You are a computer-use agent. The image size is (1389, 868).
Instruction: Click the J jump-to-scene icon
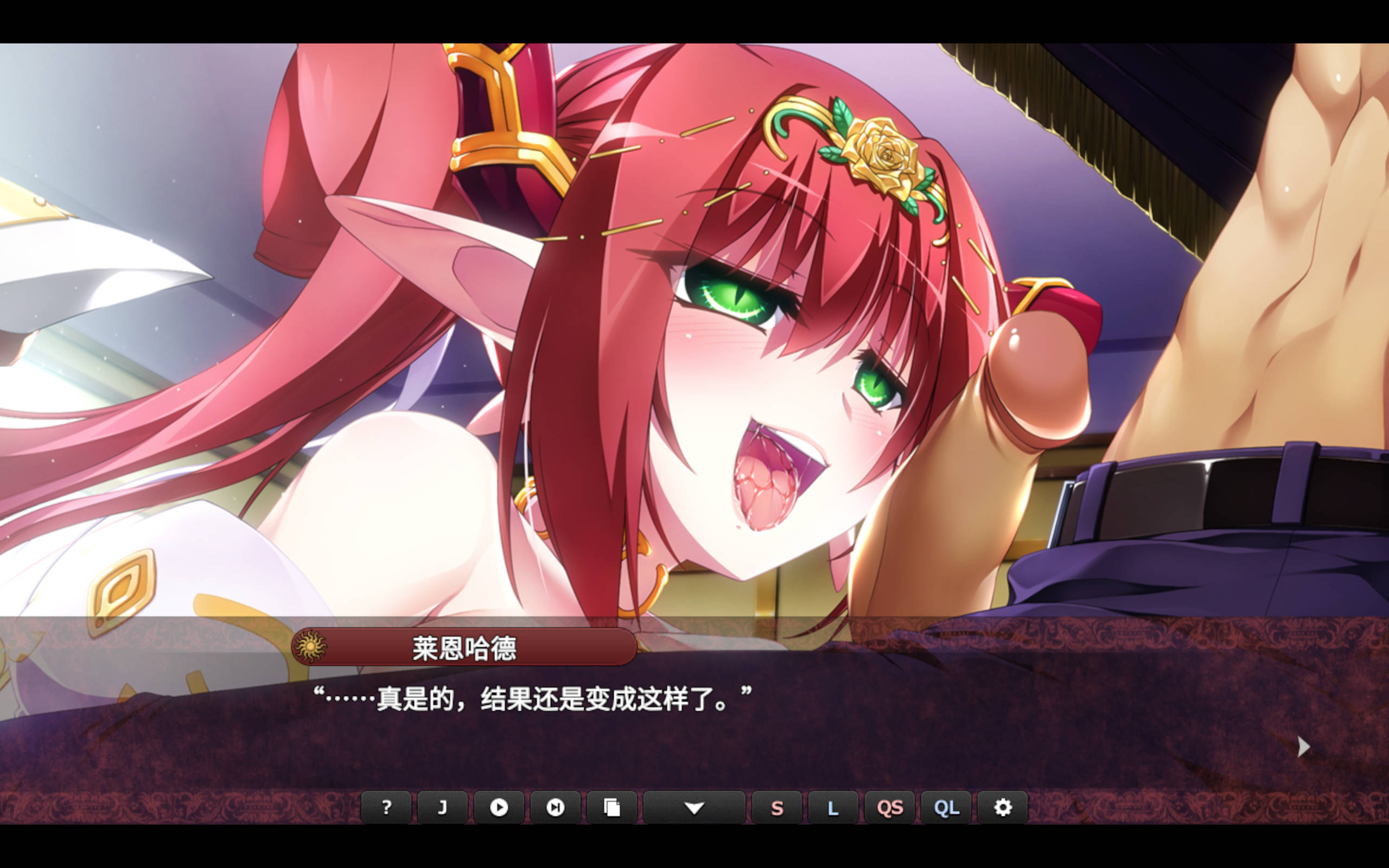(442, 807)
